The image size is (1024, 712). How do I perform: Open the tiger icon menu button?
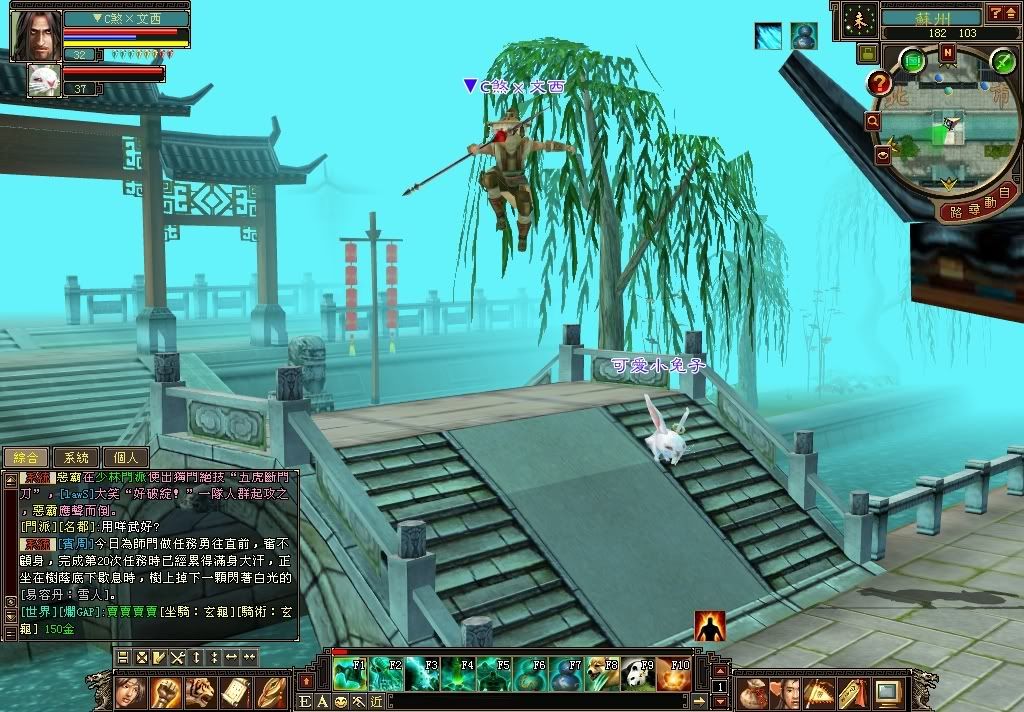(200, 692)
